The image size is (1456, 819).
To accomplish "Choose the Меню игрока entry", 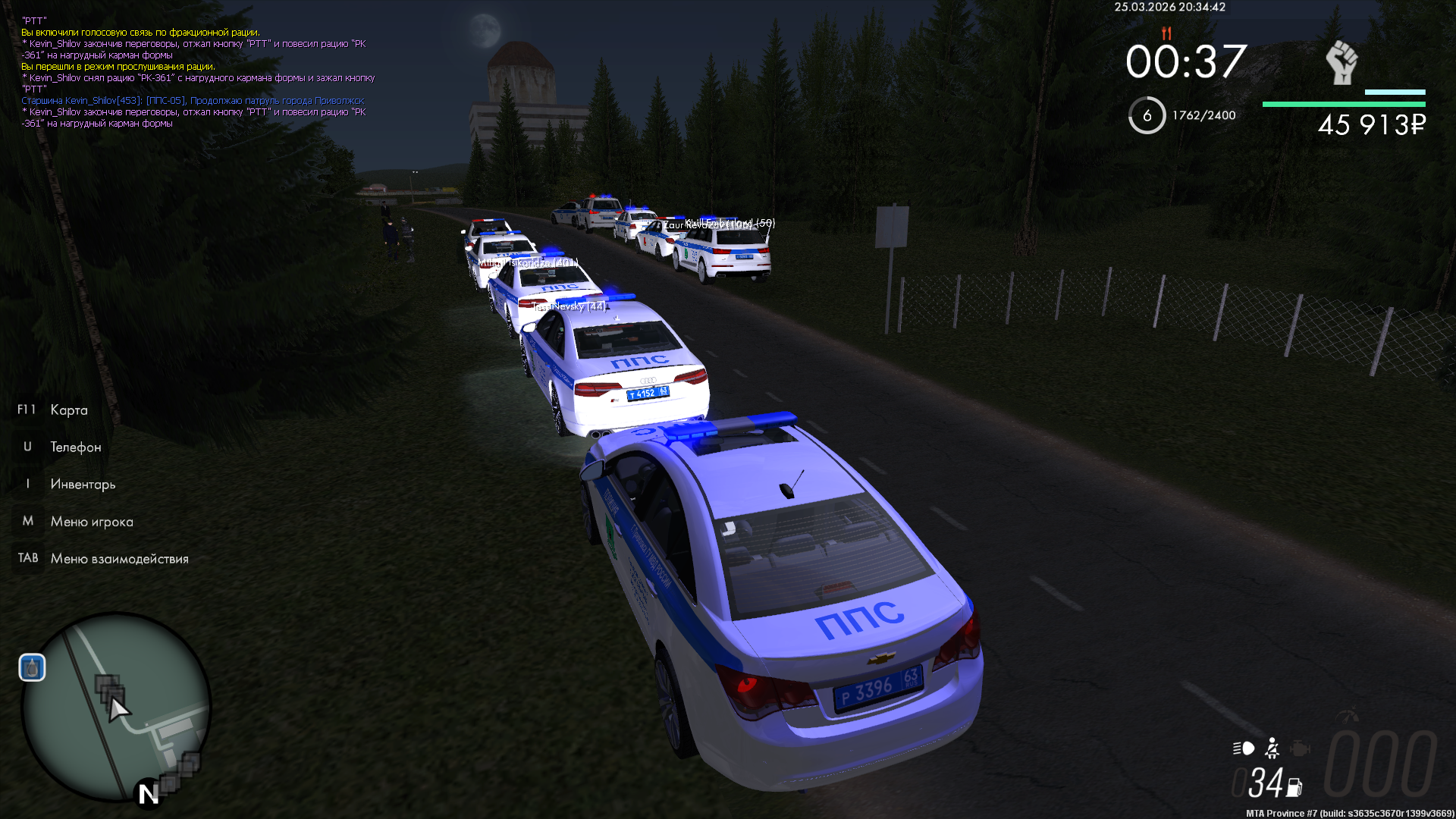I will pos(91,522).
